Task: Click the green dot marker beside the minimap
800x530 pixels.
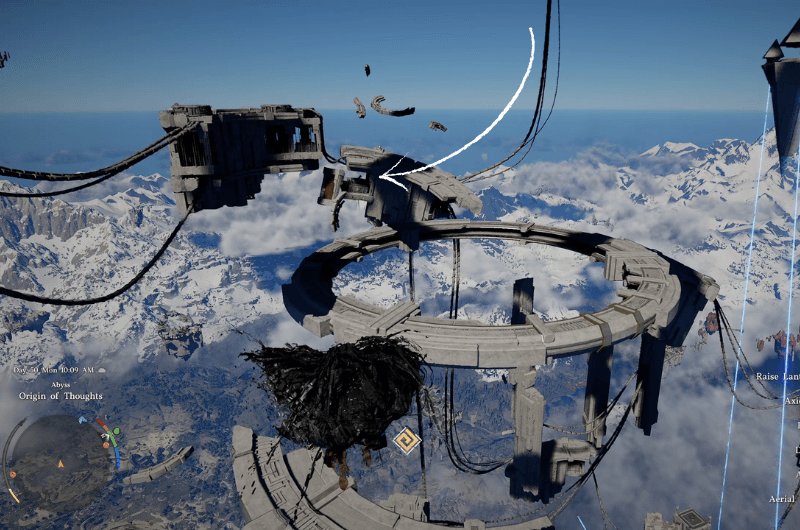Action: click(117, 432)
